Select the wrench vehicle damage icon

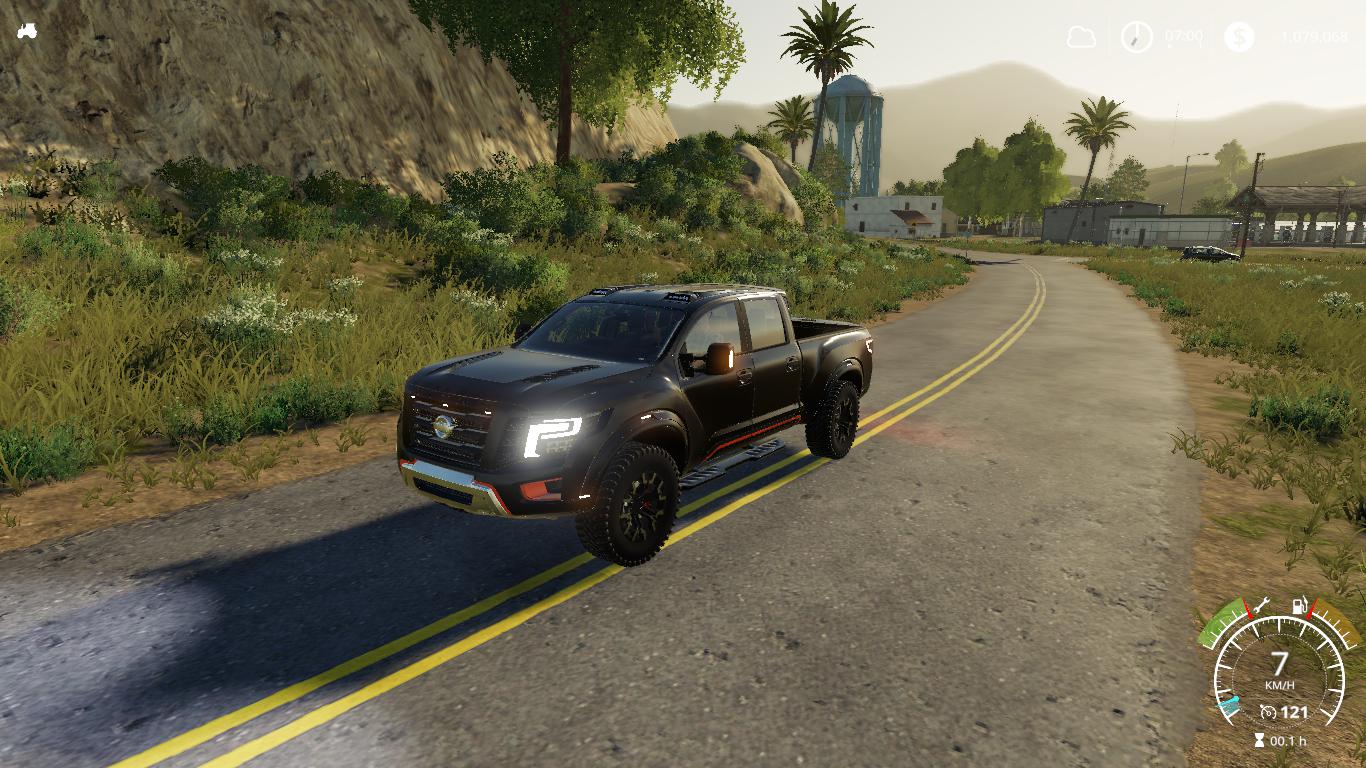pos(1260,605)
